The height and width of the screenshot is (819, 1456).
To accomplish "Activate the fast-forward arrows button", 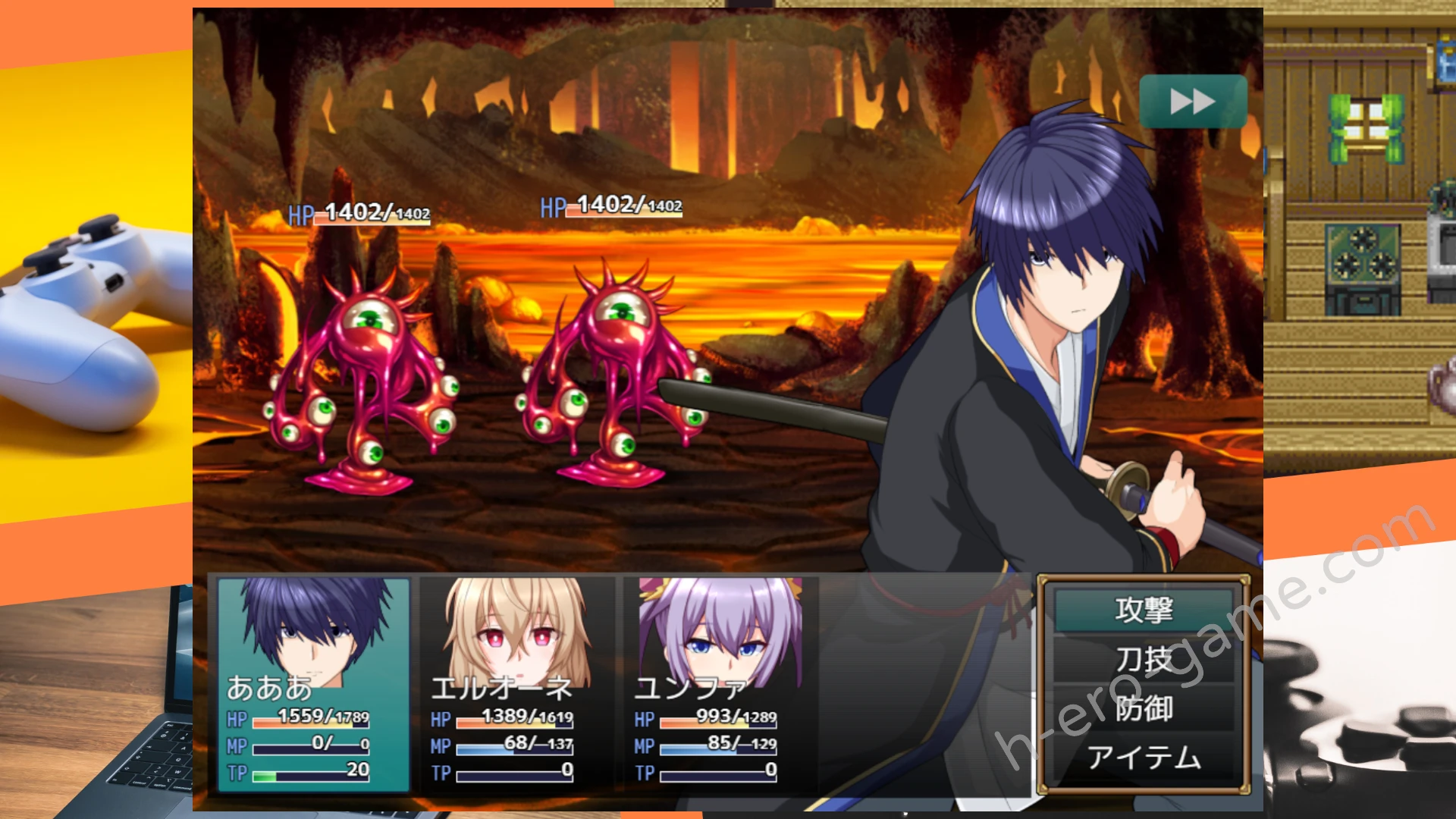I will (1193, 102).
